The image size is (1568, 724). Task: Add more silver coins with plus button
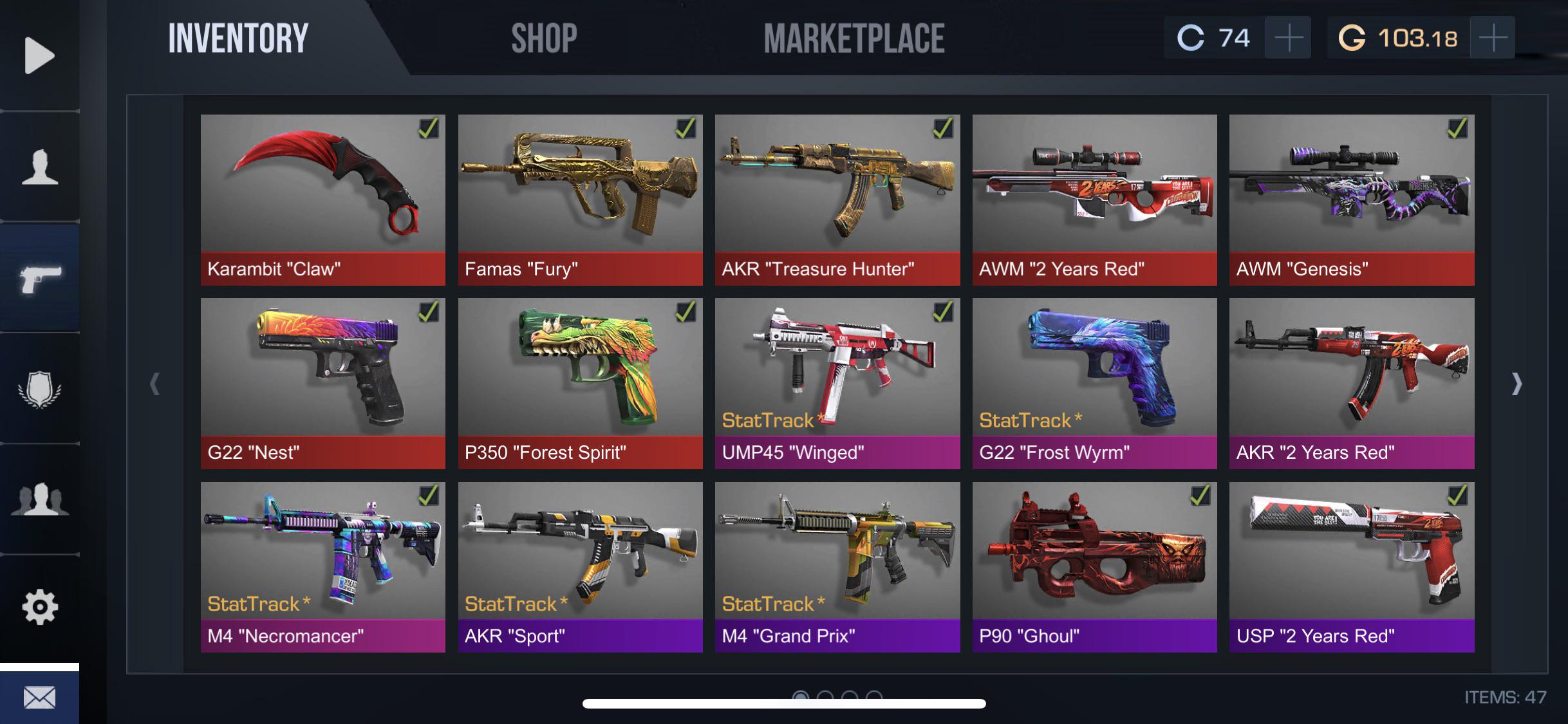1288,39
